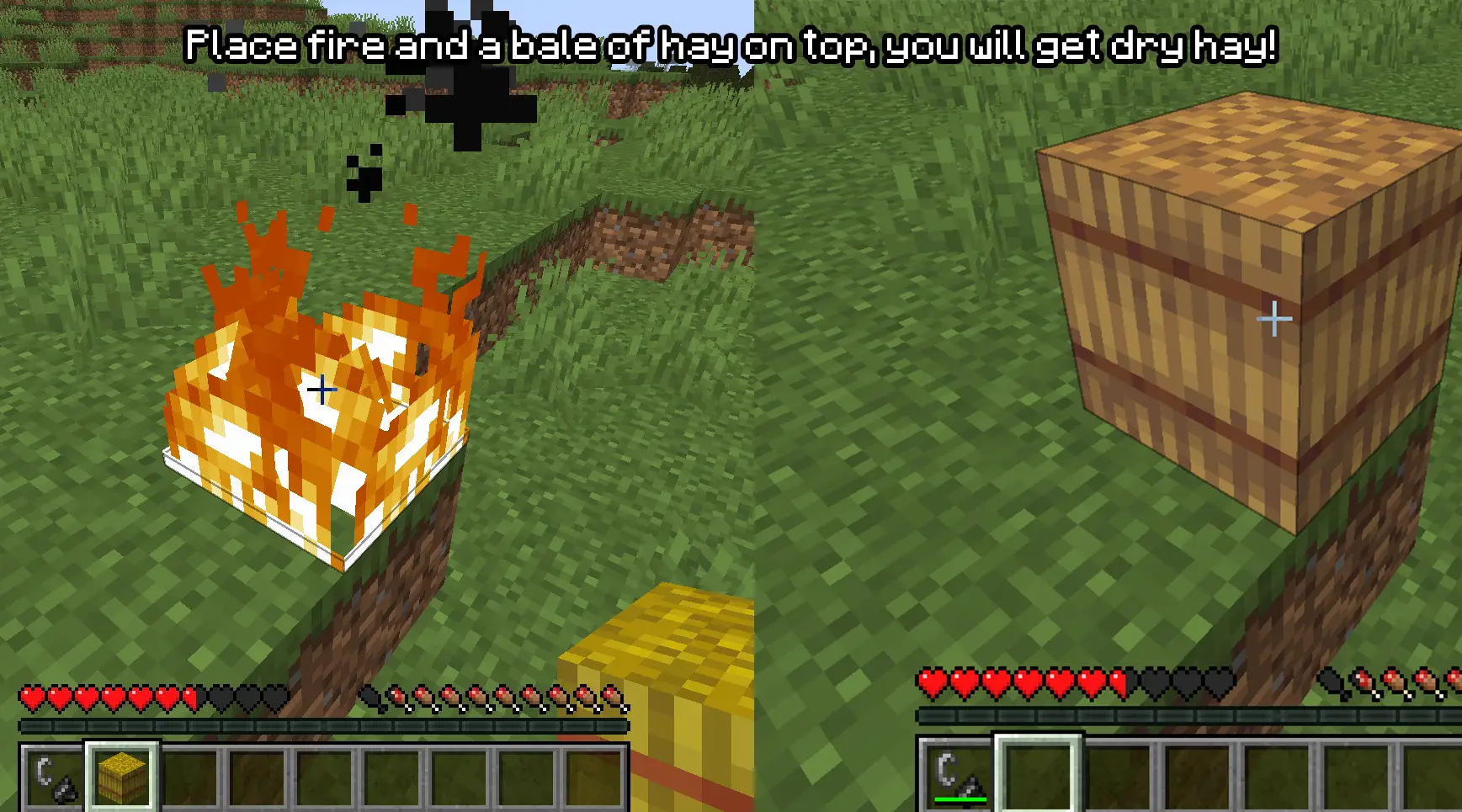Select flint and steel beside the hay bale

tap(53, 777)
